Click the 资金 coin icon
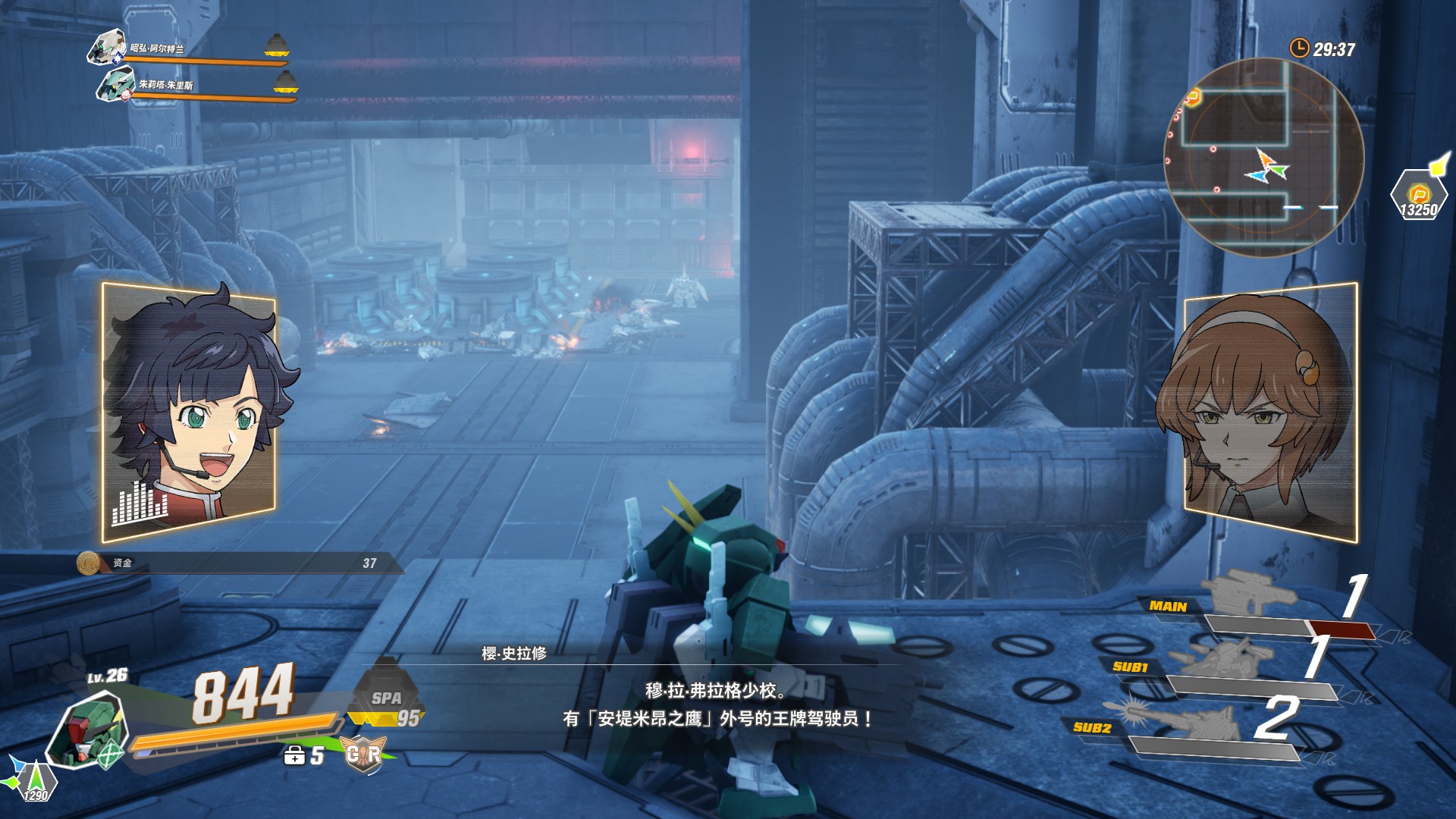The width and height of the screenshot is (1456, 819). pos(89,563)
